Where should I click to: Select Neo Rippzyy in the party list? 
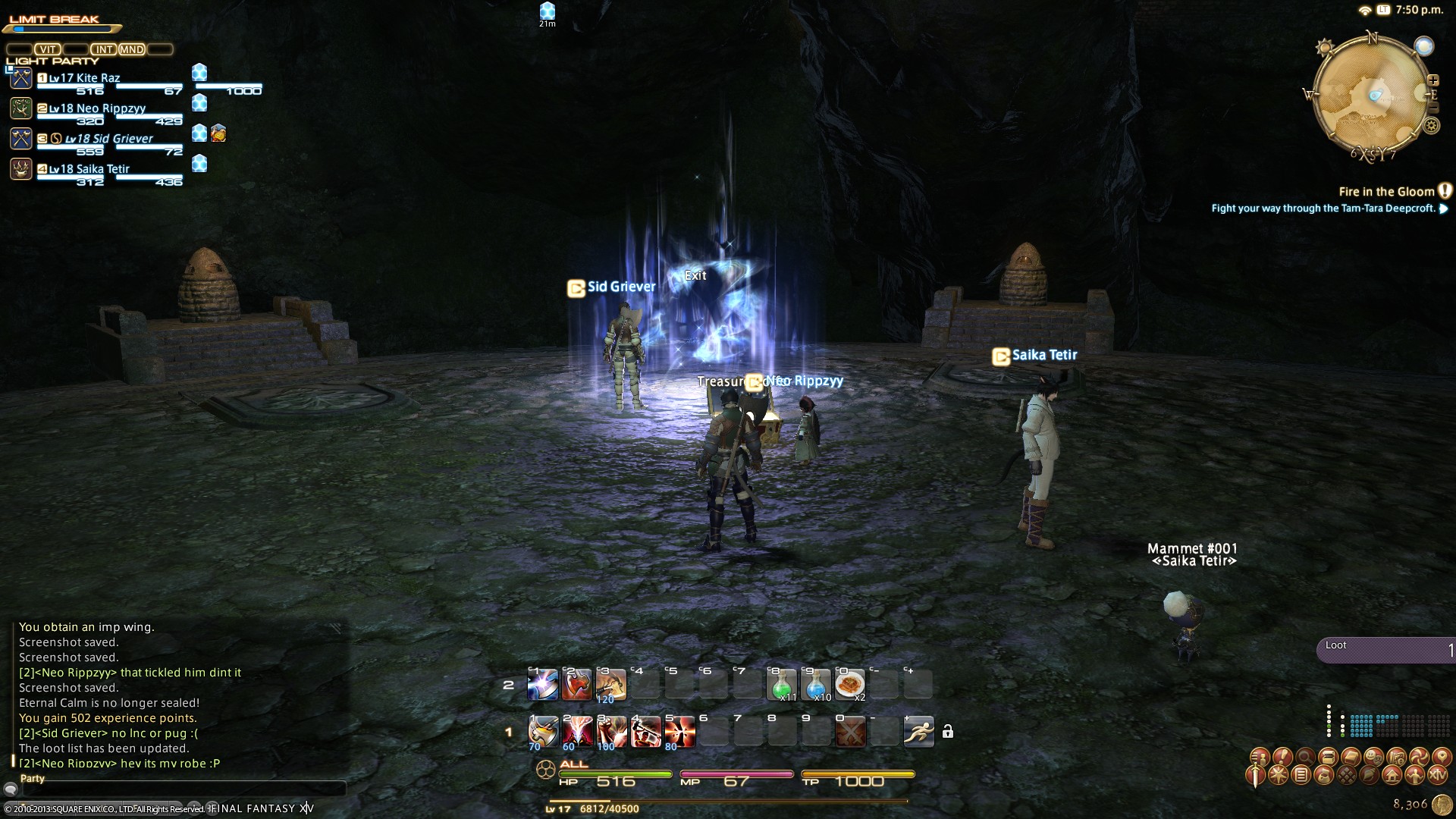click(99, 108)
